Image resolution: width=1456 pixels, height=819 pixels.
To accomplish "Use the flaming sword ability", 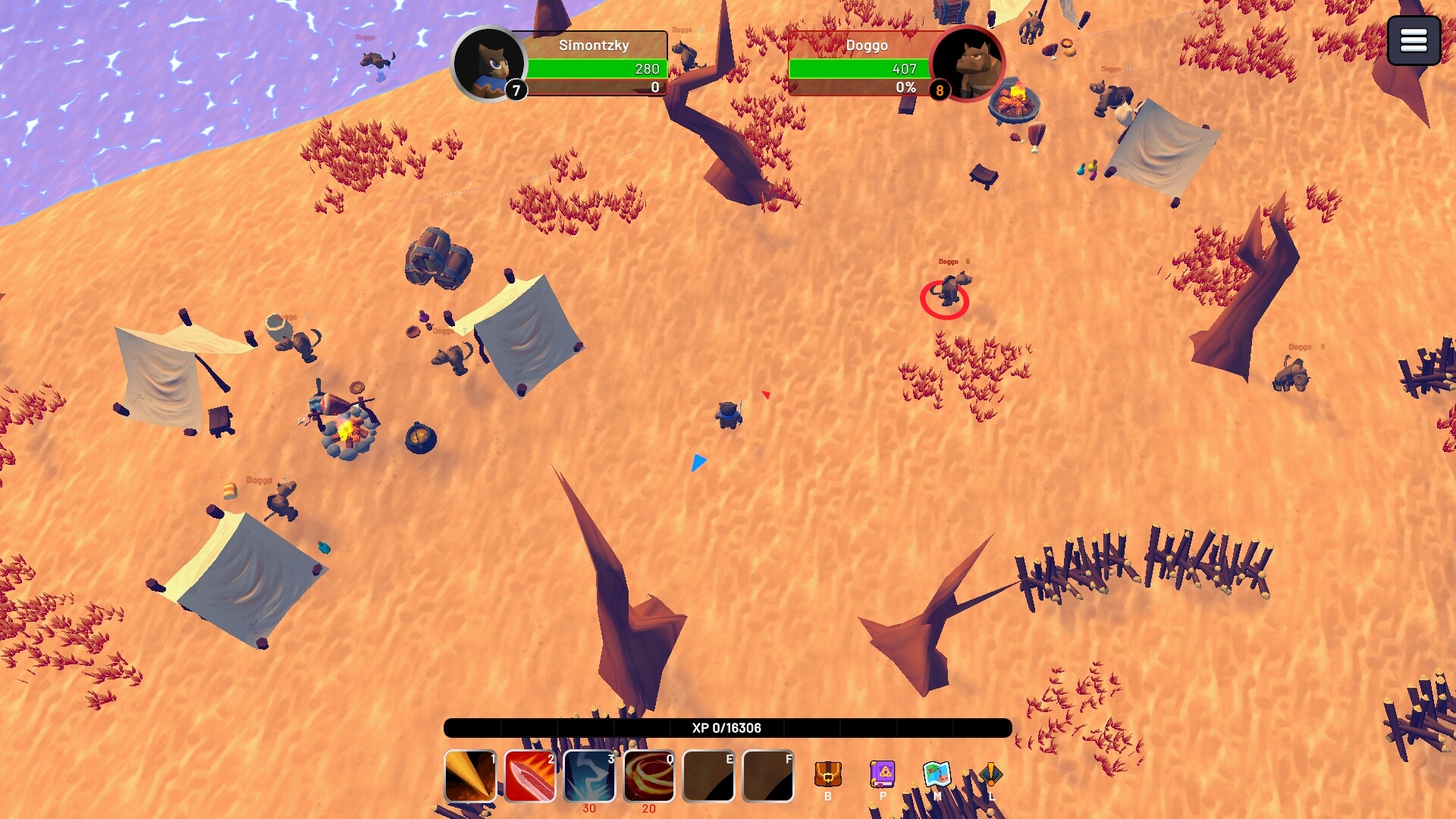I will [x=529, y=776].
